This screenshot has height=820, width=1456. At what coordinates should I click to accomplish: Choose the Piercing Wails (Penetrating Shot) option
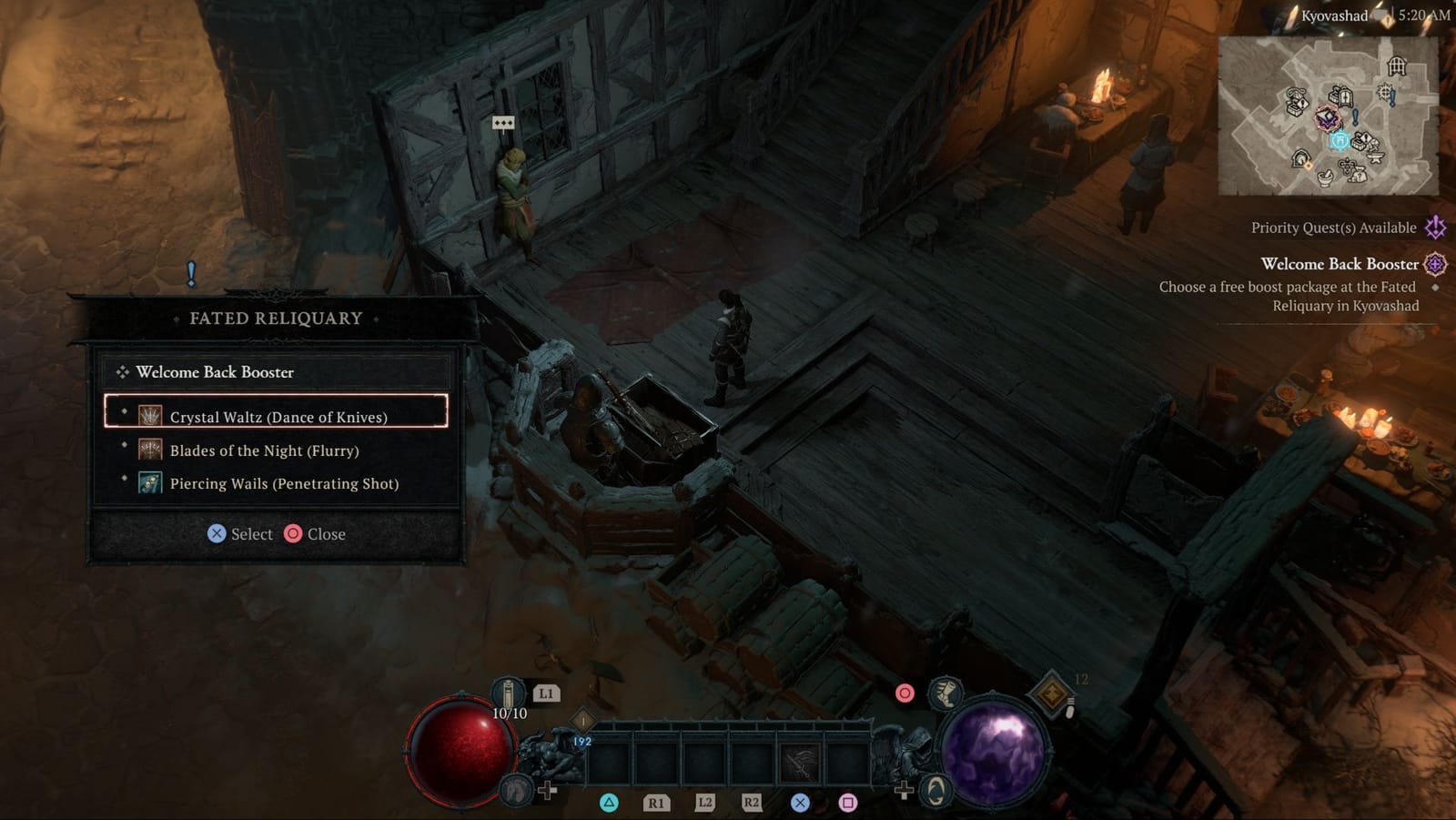(x=283, y=483)
